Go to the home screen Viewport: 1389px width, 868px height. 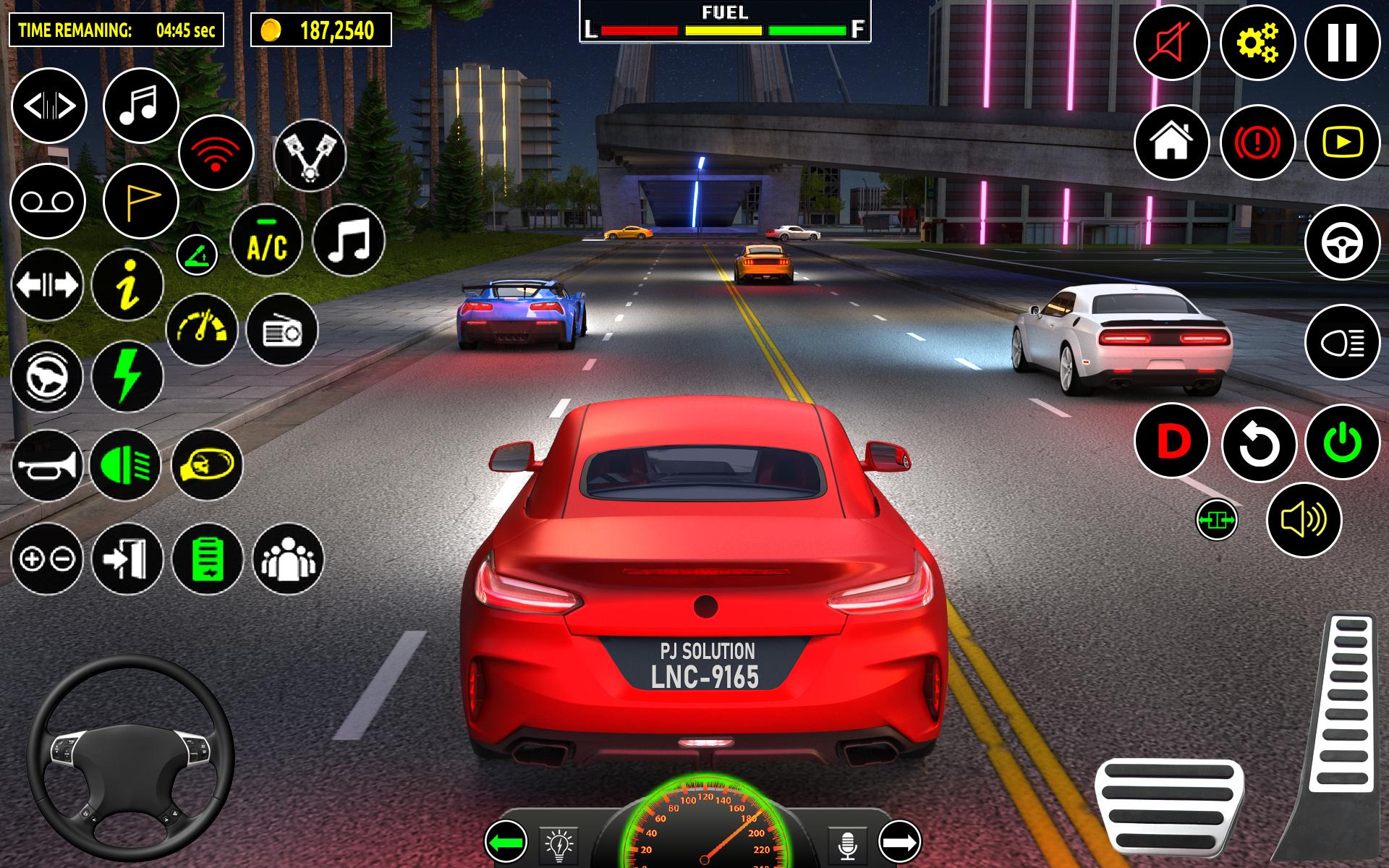pos(1171,142)
